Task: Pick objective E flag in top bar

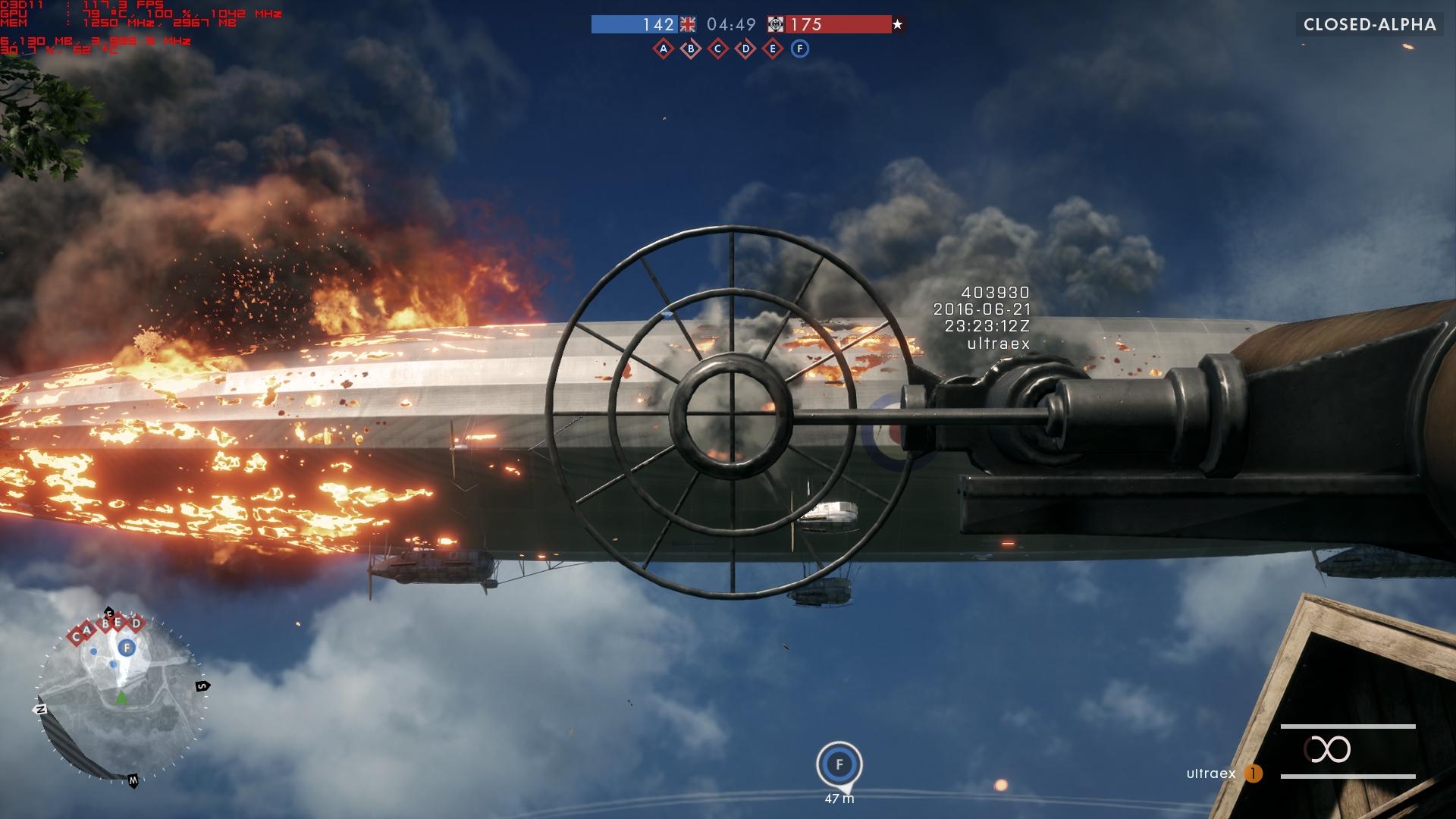Action: coord(773,49)
